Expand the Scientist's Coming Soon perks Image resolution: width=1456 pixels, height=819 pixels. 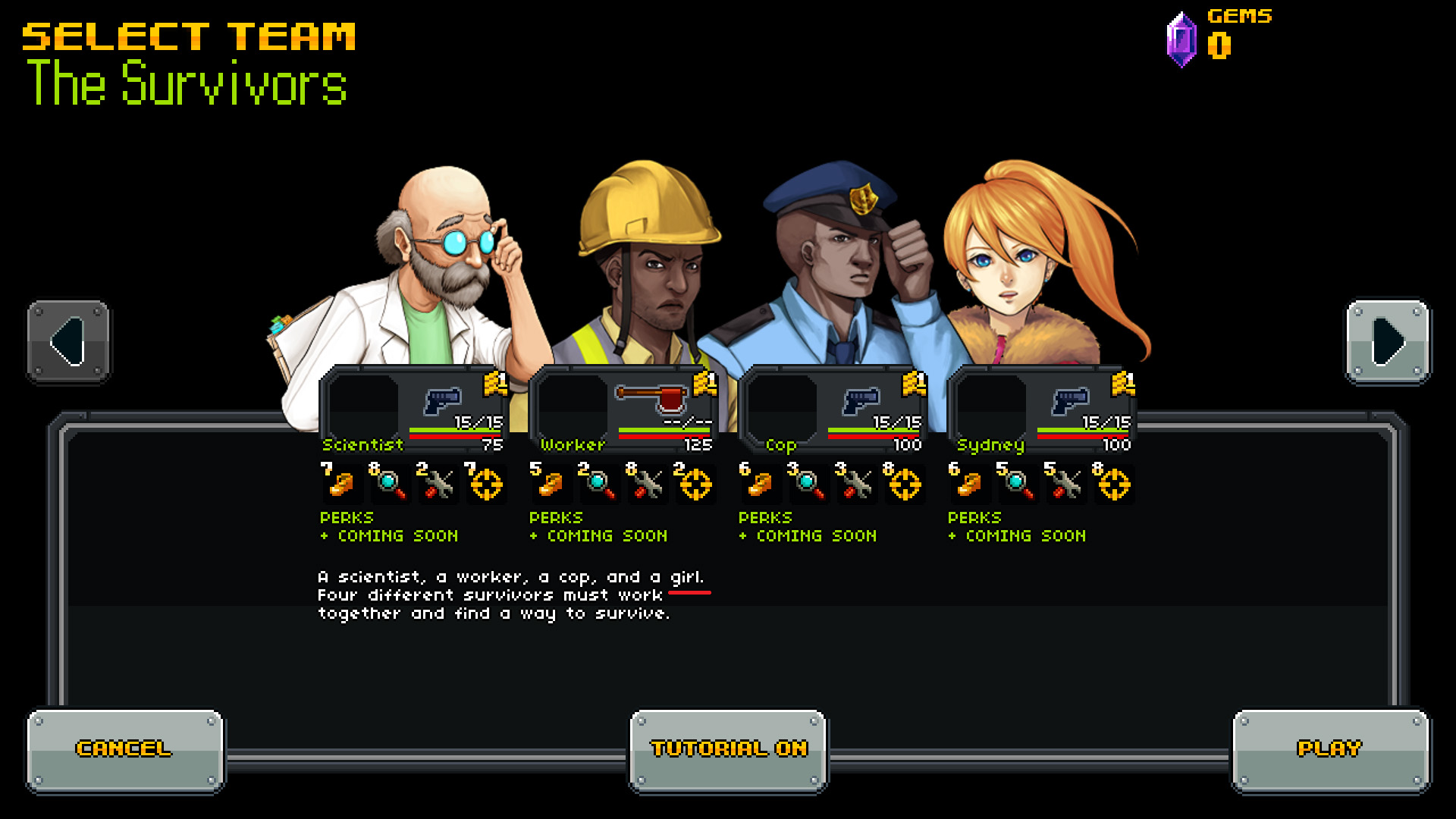tap(388, 535)
